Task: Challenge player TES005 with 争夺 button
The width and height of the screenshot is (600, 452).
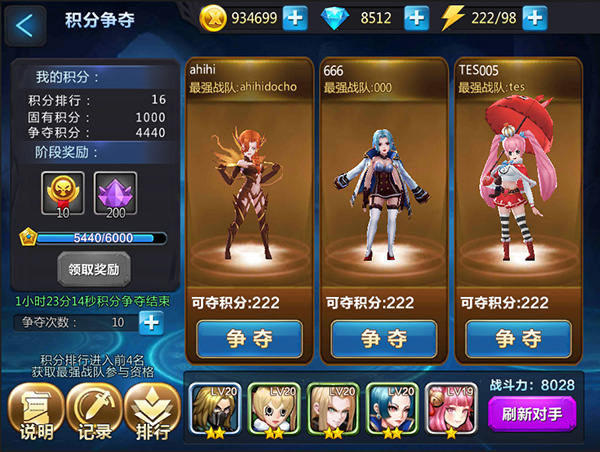Action: pos(518,338)
